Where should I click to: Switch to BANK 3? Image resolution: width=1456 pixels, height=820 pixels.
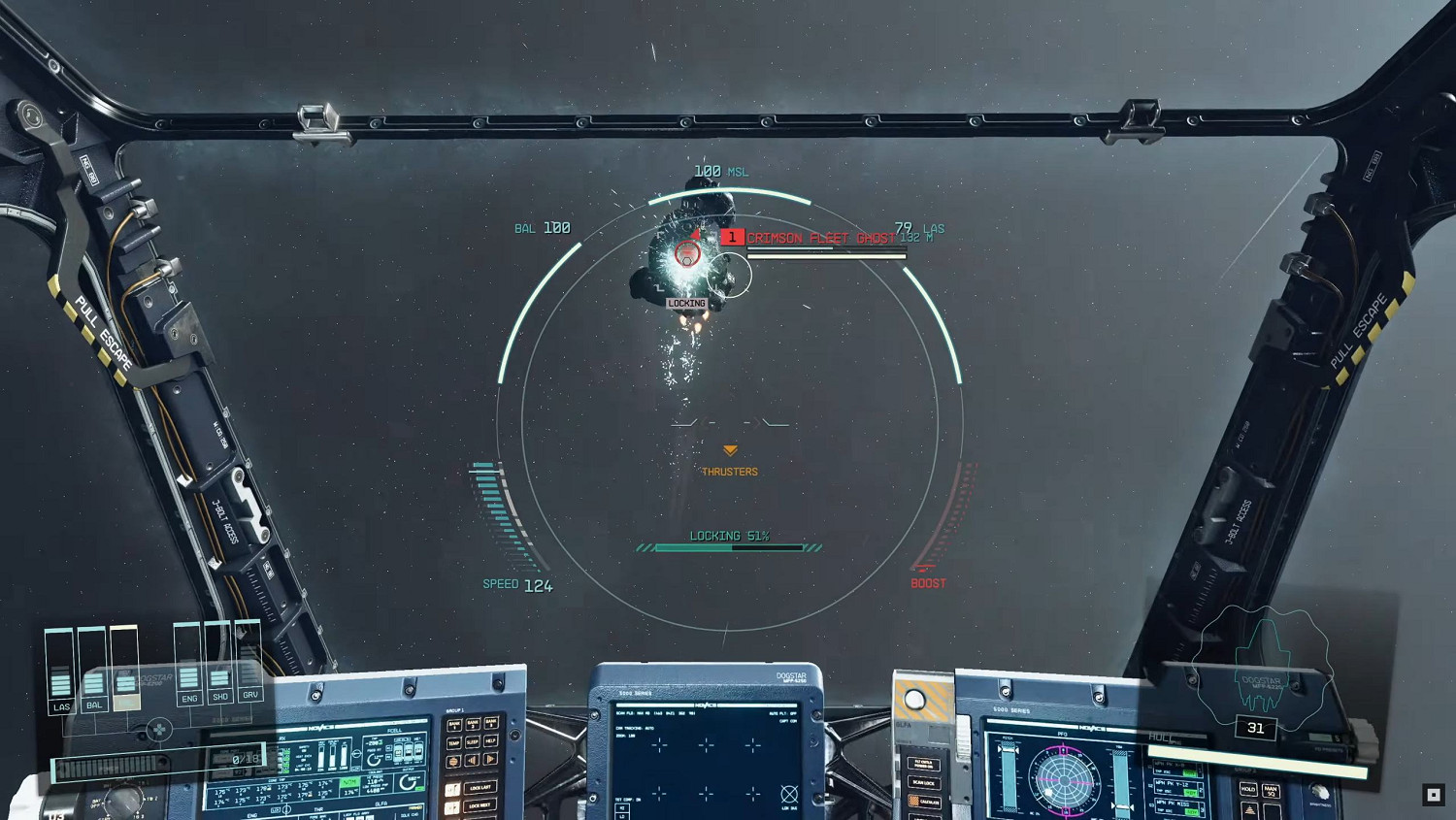click(x=492, y=723)
